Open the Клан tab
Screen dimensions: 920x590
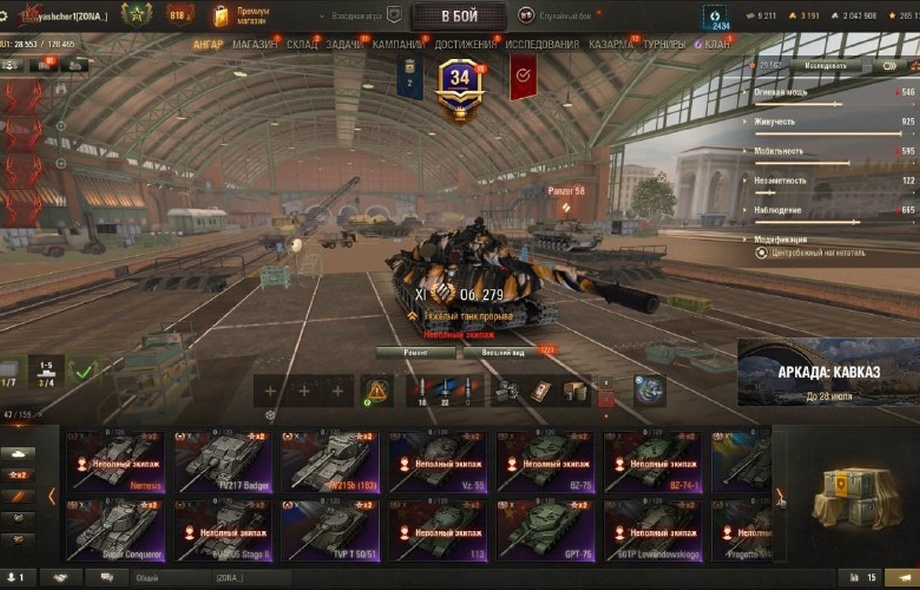(715, 45)
